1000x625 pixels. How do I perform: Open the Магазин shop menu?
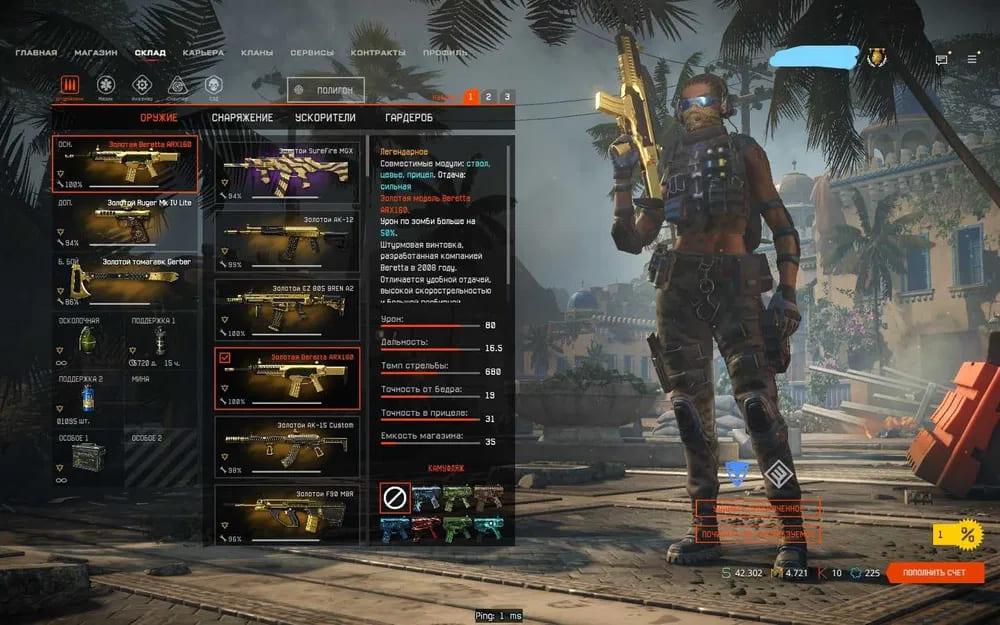pyautogui.click(x=96, y=52)
